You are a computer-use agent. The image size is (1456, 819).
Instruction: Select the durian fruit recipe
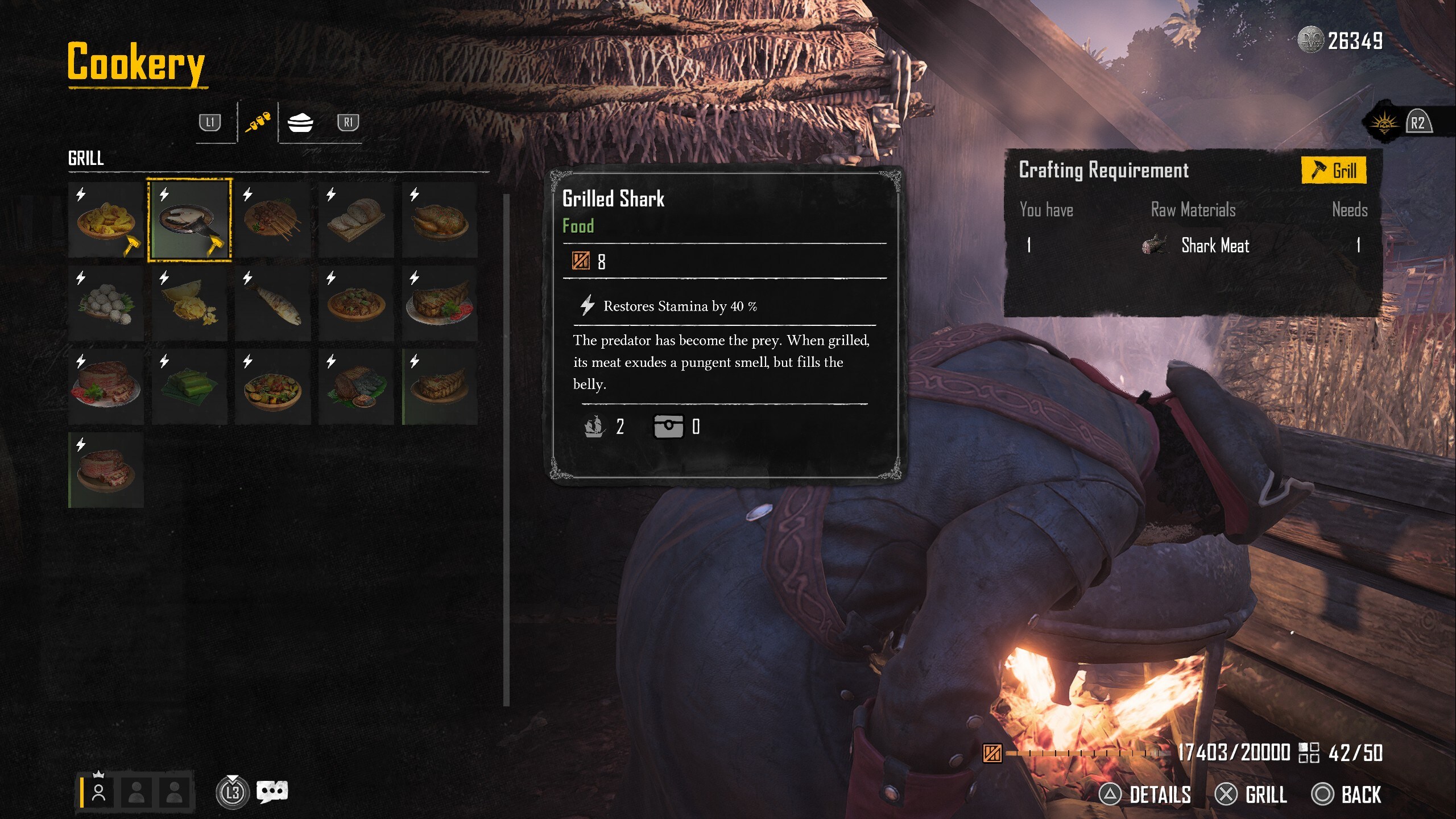pyautogui.click(x=189, y=304)
